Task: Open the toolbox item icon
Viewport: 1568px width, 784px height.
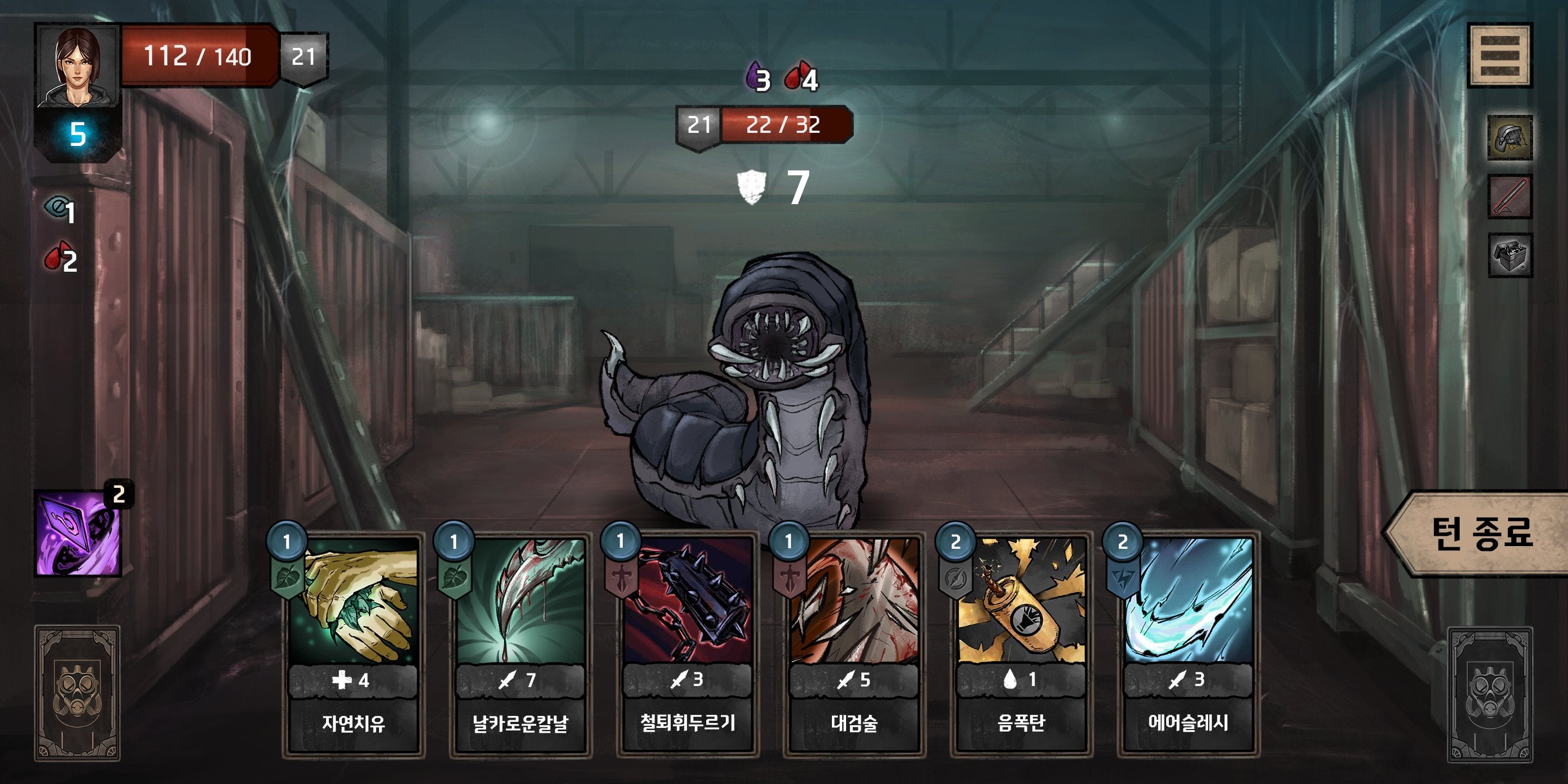Action: tap(1510, 255)
